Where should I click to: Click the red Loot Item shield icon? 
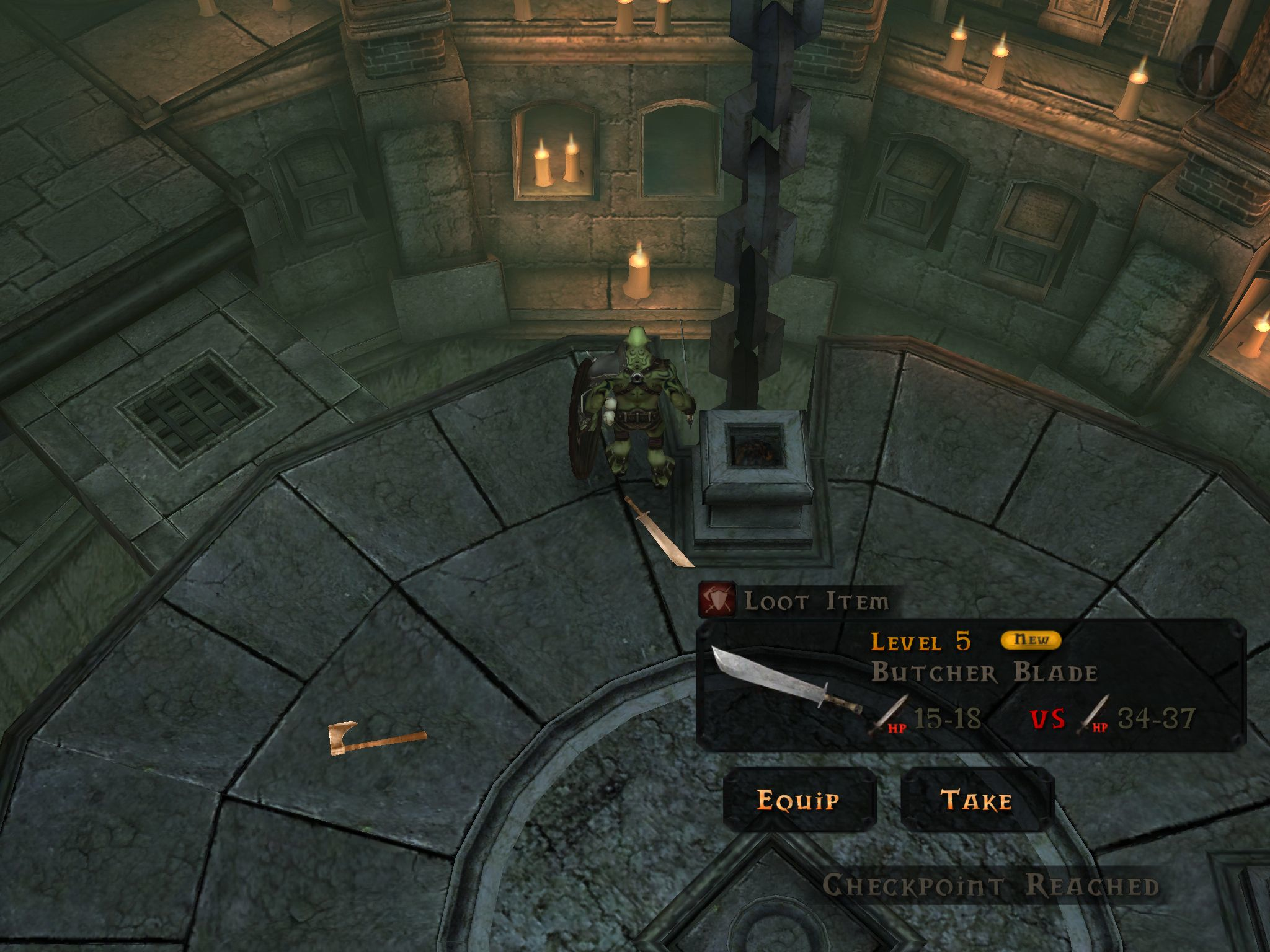click(717, 599)
